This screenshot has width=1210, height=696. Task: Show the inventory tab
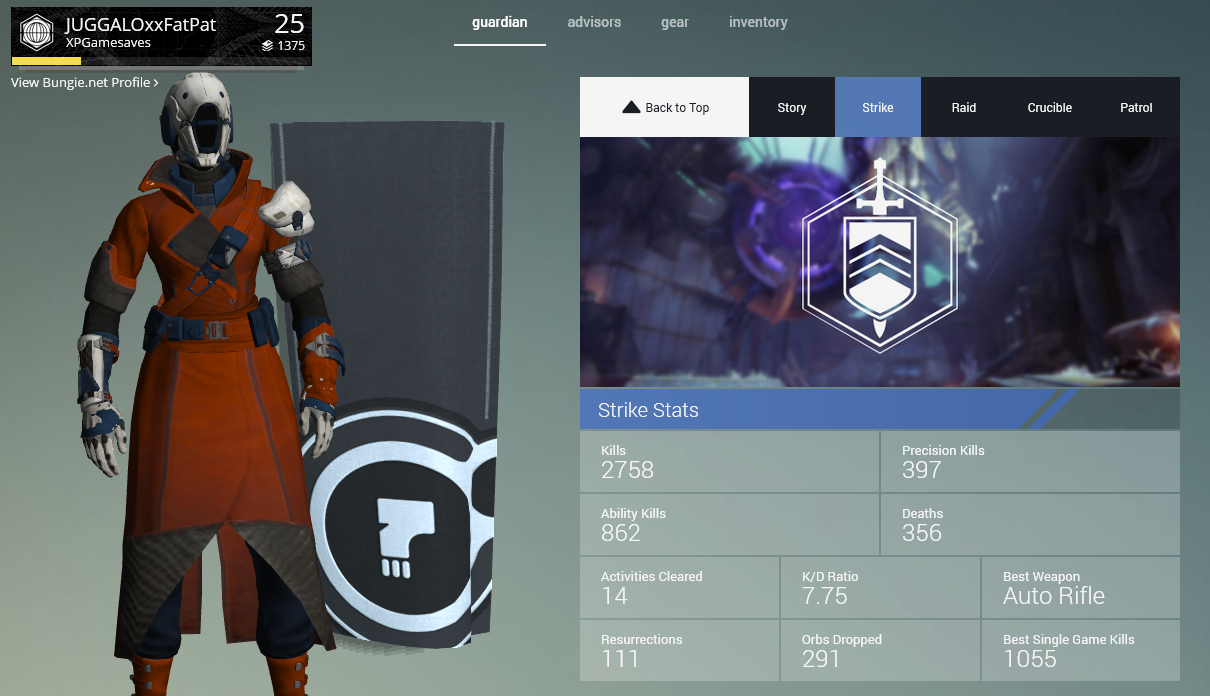tap(758, 23)
